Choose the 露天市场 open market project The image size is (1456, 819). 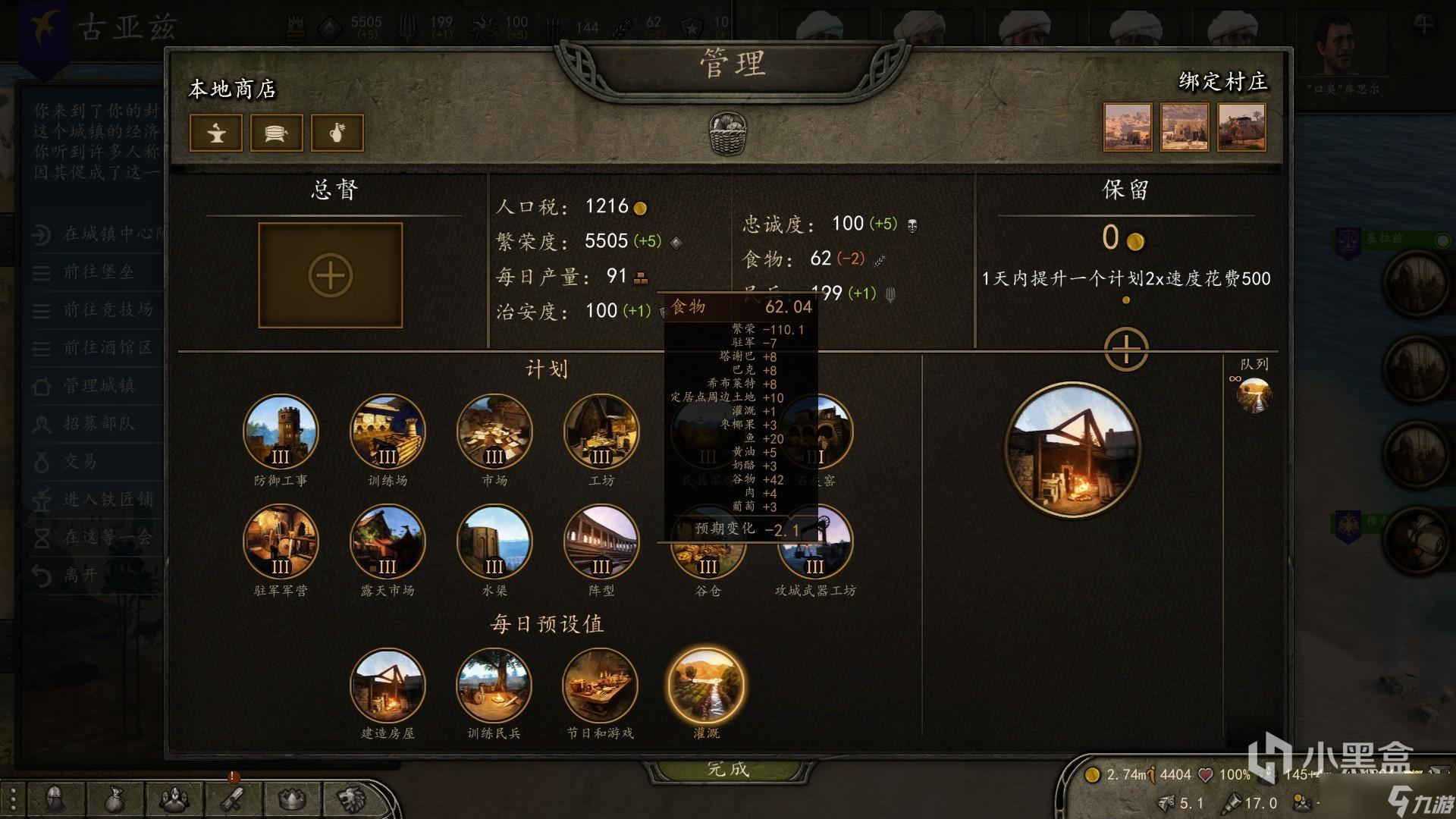coord(388,541)
